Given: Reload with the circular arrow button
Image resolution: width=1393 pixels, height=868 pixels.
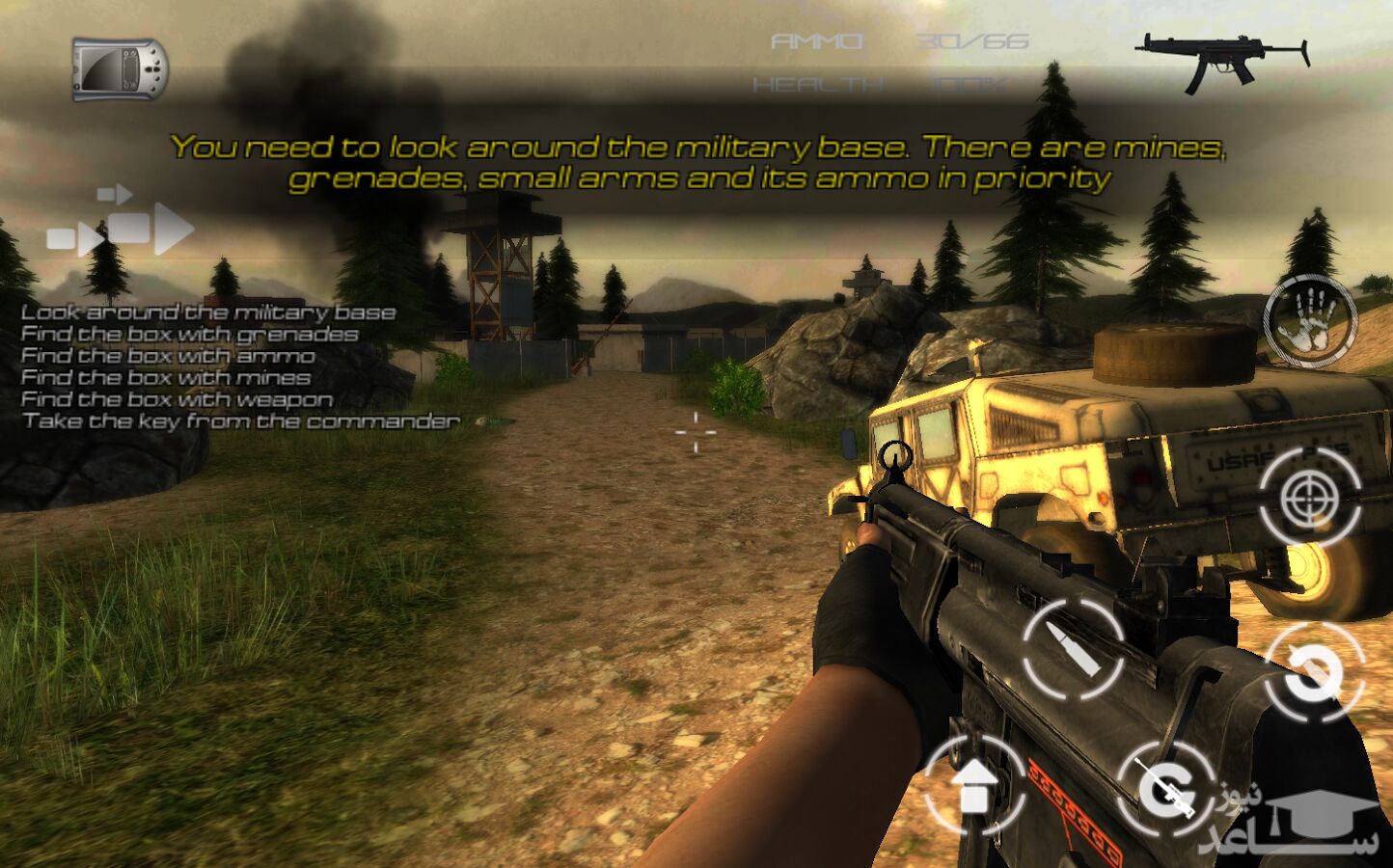Looking at the screenshot, I should [x=1314, y=672].
